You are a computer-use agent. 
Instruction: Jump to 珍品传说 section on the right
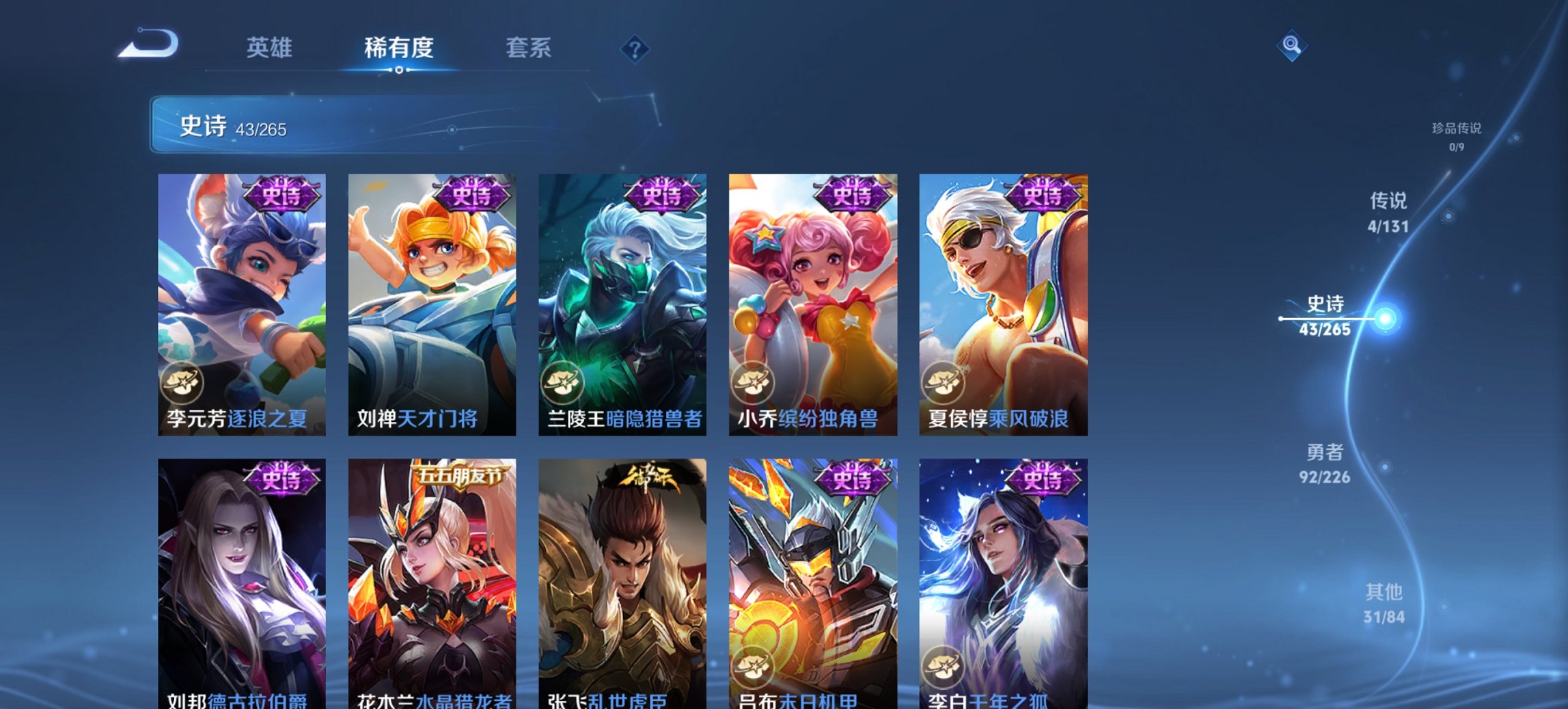tap(1457, 135)
